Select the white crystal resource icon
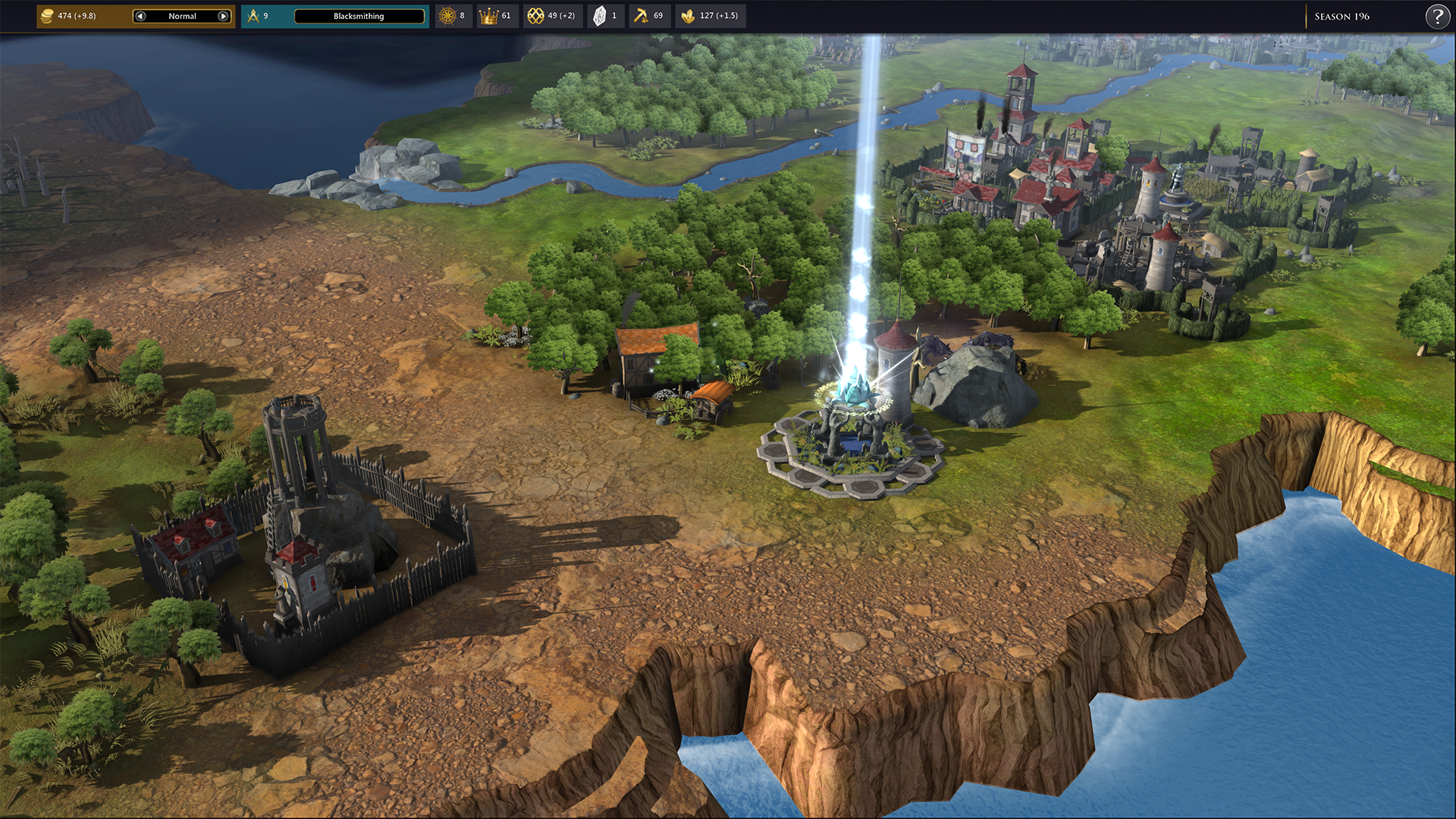1456x819 pixels. 599,16
